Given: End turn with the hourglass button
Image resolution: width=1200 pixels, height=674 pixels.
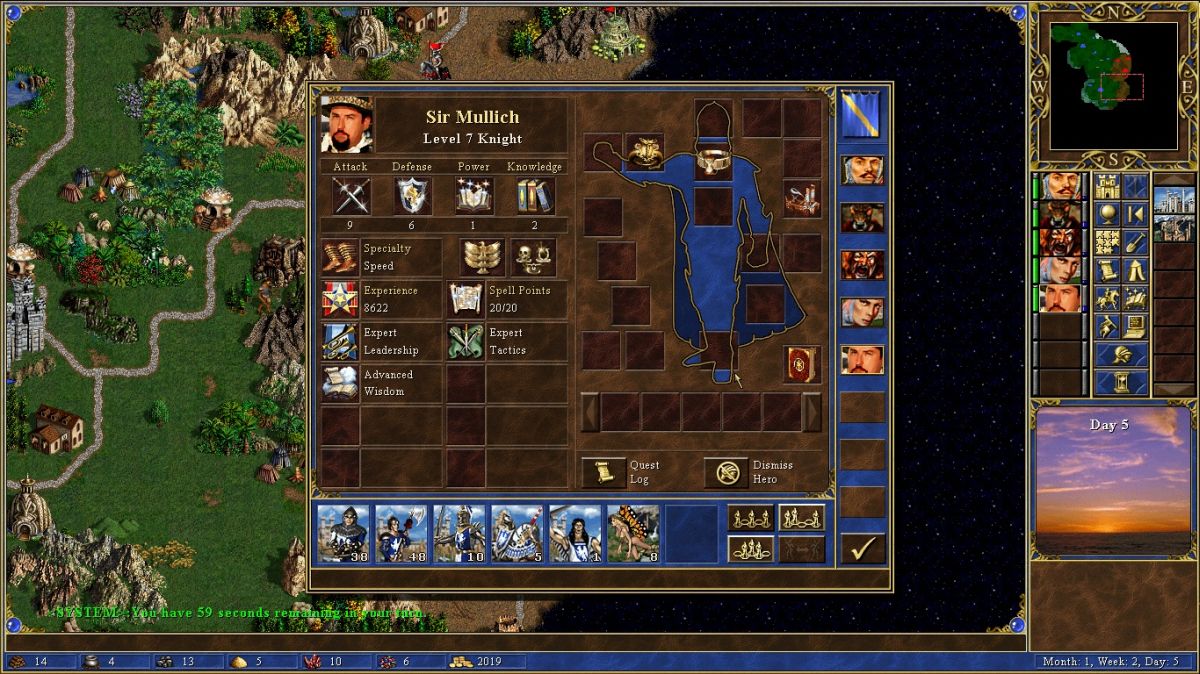Looking at the screenshot, I should pos(1121,382).
